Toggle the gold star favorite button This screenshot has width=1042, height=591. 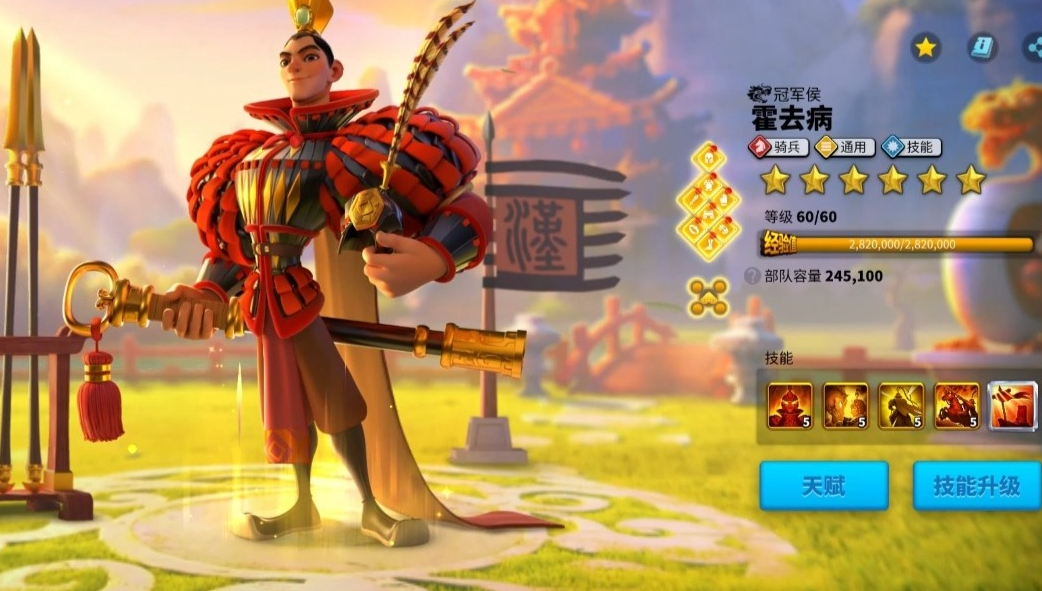tap(925, 47)
